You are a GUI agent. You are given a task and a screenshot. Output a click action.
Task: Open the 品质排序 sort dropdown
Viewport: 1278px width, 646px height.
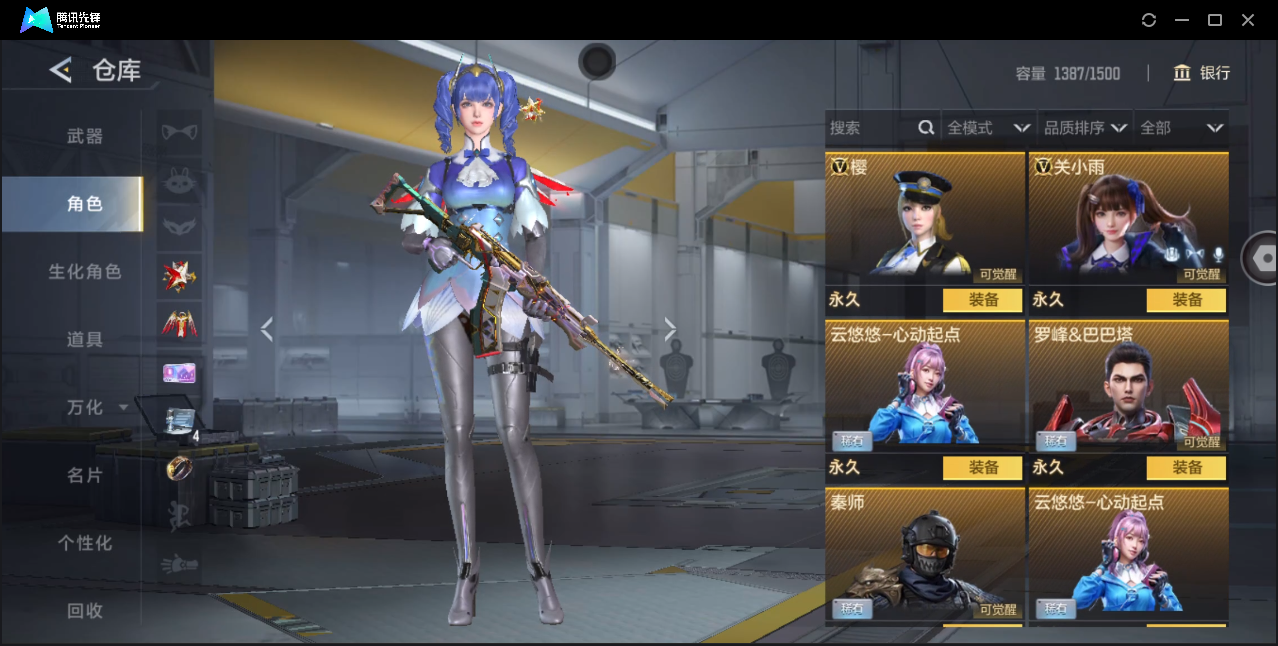[x=1085, y=128]
